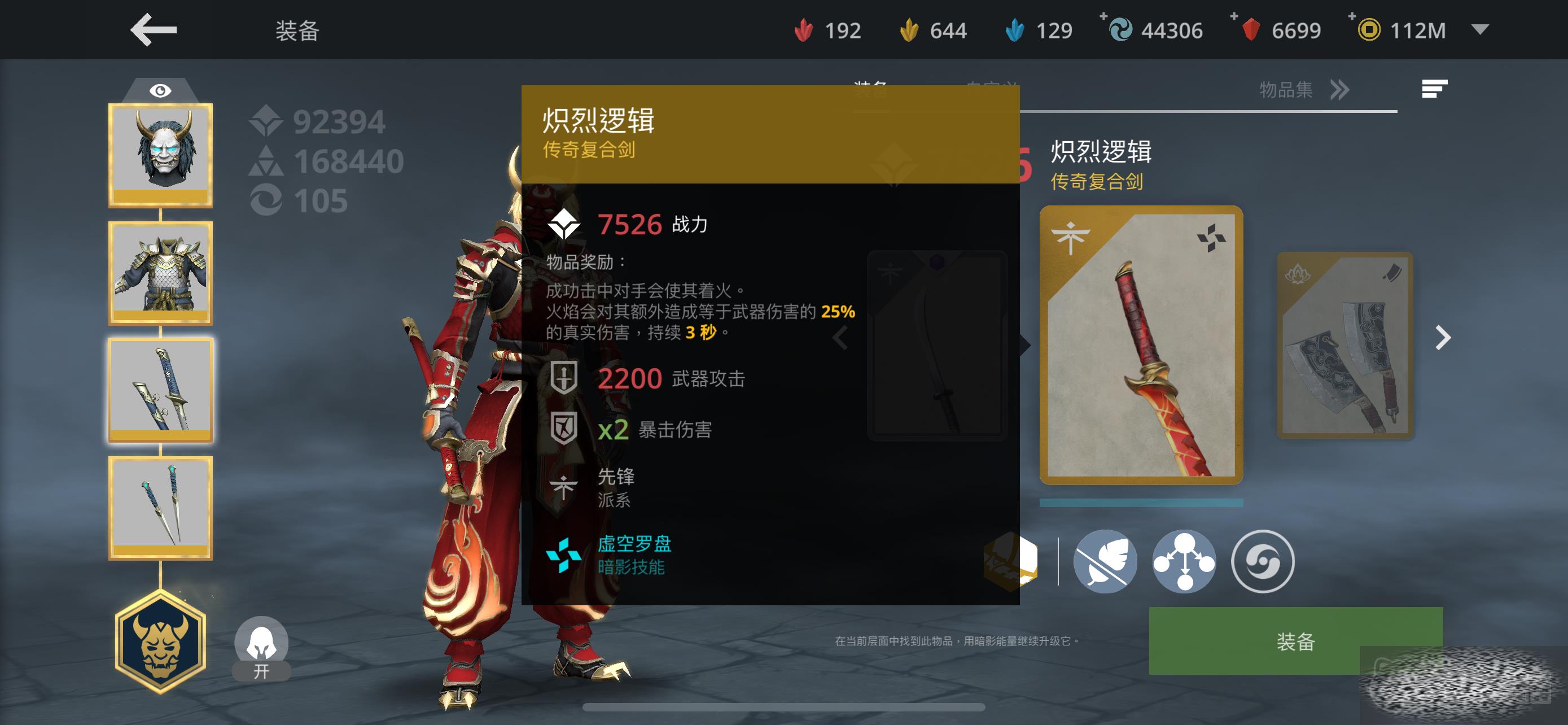Select the oni mask helmet slot

pos(161,155)
